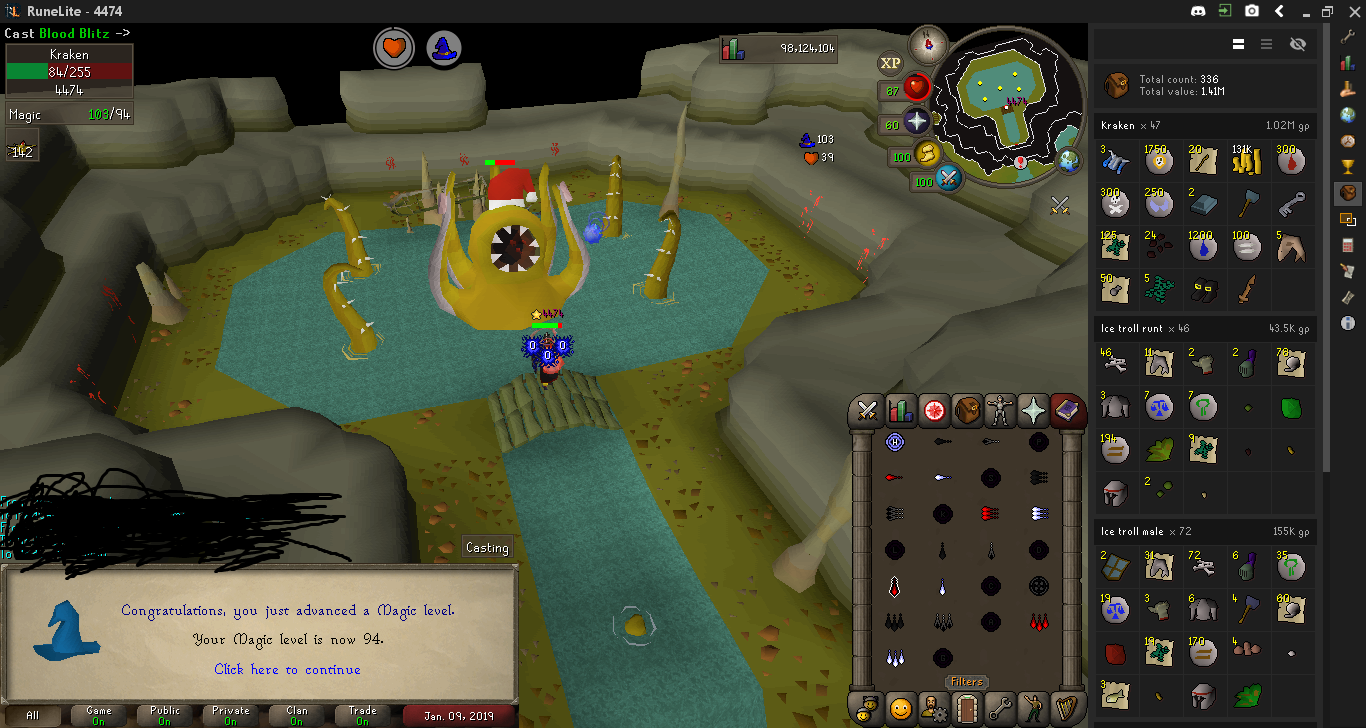Open the world map globe
This screenshot has height=728, width=1366.
tap(1069, 160)
